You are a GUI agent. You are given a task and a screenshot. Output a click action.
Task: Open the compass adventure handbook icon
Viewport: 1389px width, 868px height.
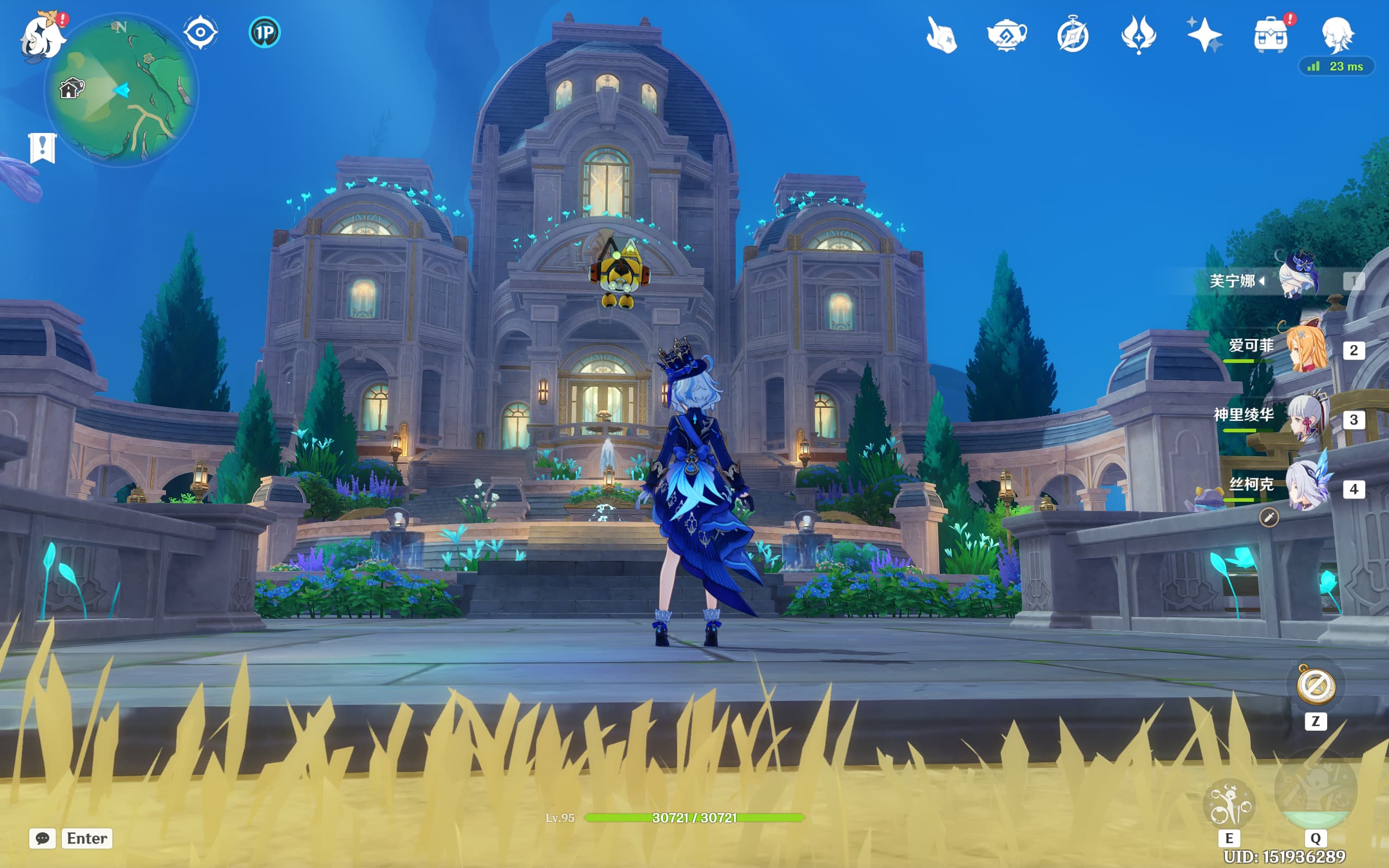tap(1073, 35)
